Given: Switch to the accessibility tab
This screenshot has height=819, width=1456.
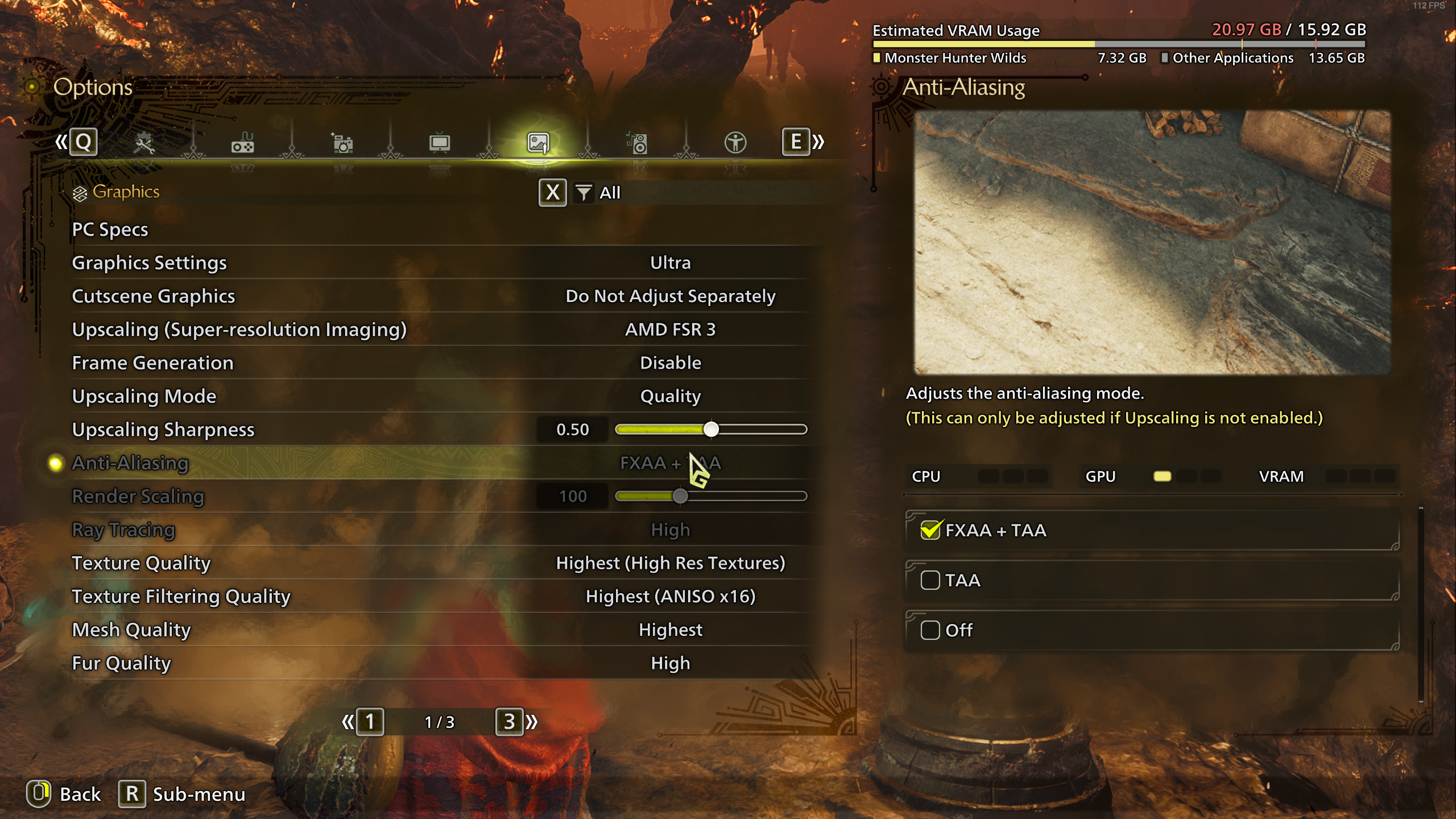Looking at the screenshot, I should [735, 143].
